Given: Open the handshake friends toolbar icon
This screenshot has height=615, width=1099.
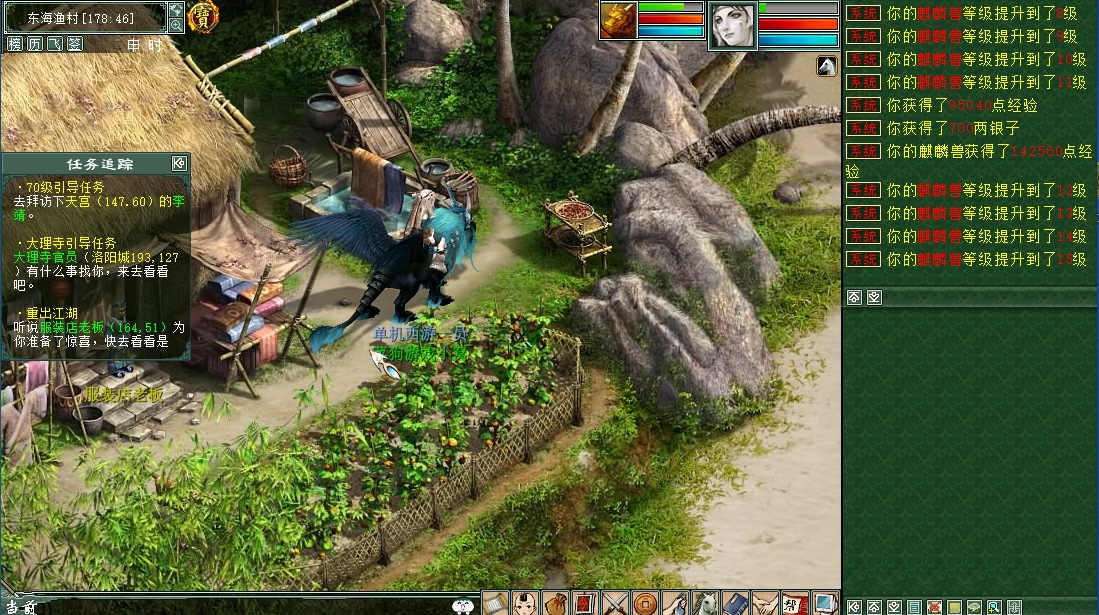Looking at the screenshot, I should point(765,603).
